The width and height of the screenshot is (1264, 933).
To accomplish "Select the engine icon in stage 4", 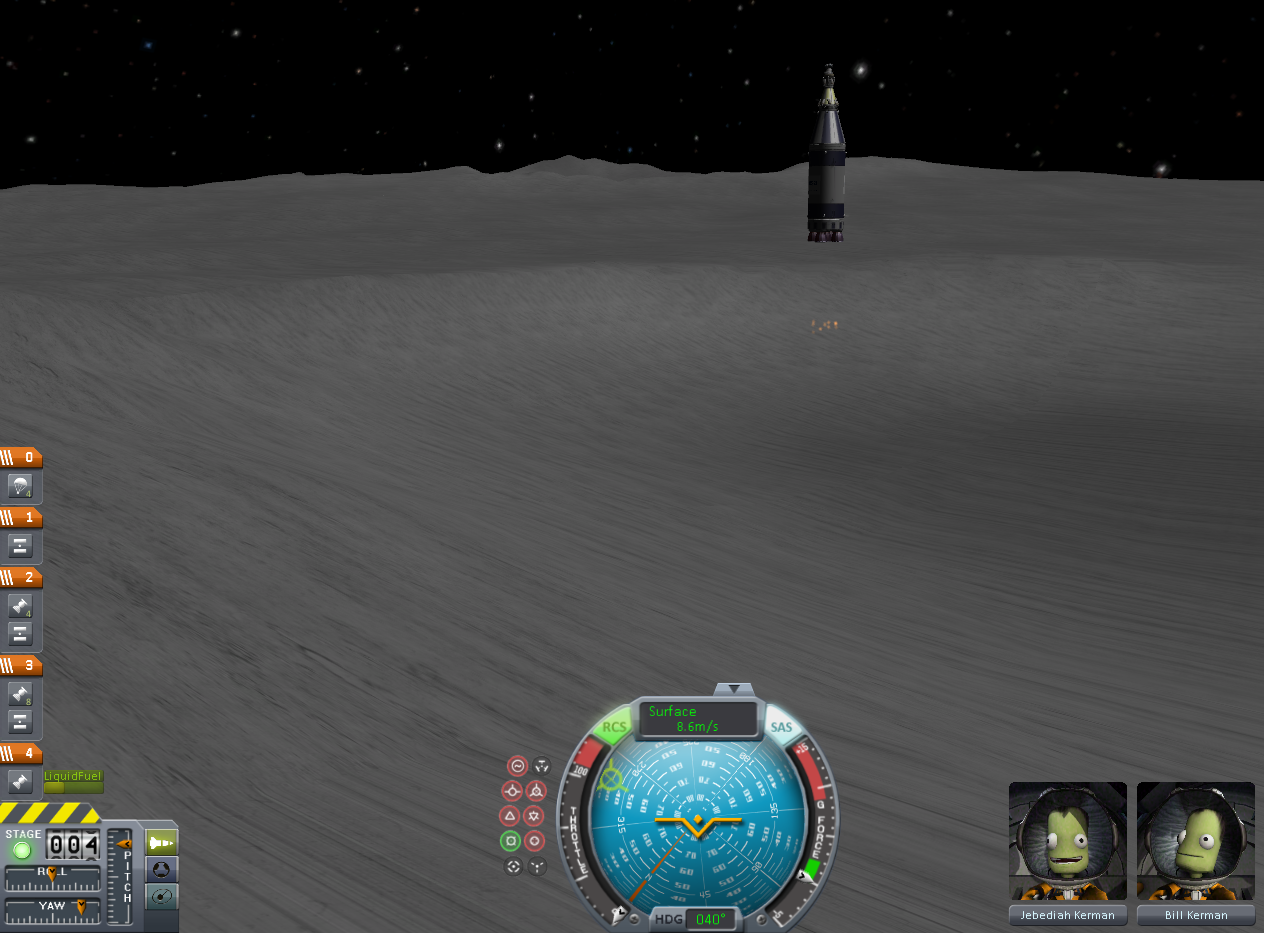I will click(x=21, y=782).
